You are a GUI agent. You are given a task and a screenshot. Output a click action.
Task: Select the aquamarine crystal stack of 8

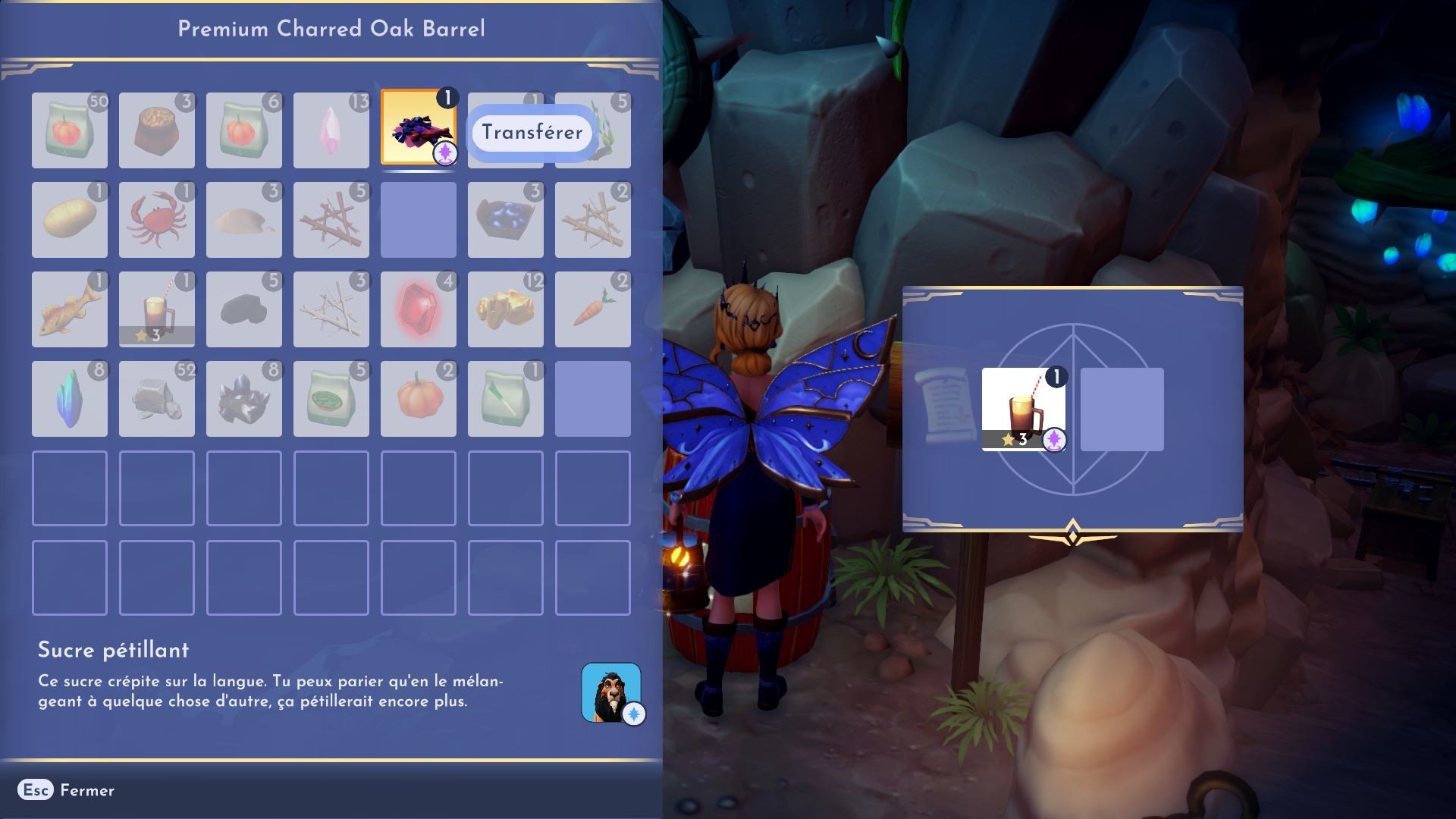coord(69,398)
